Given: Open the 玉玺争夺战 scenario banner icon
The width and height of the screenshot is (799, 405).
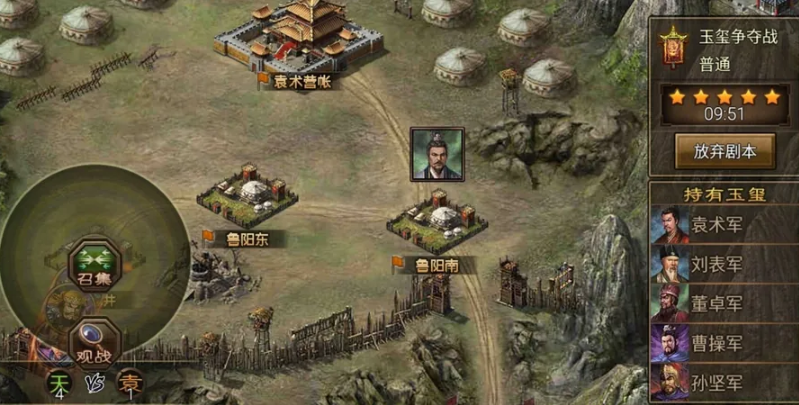Looking at the screenshot, I should point(673,48).
